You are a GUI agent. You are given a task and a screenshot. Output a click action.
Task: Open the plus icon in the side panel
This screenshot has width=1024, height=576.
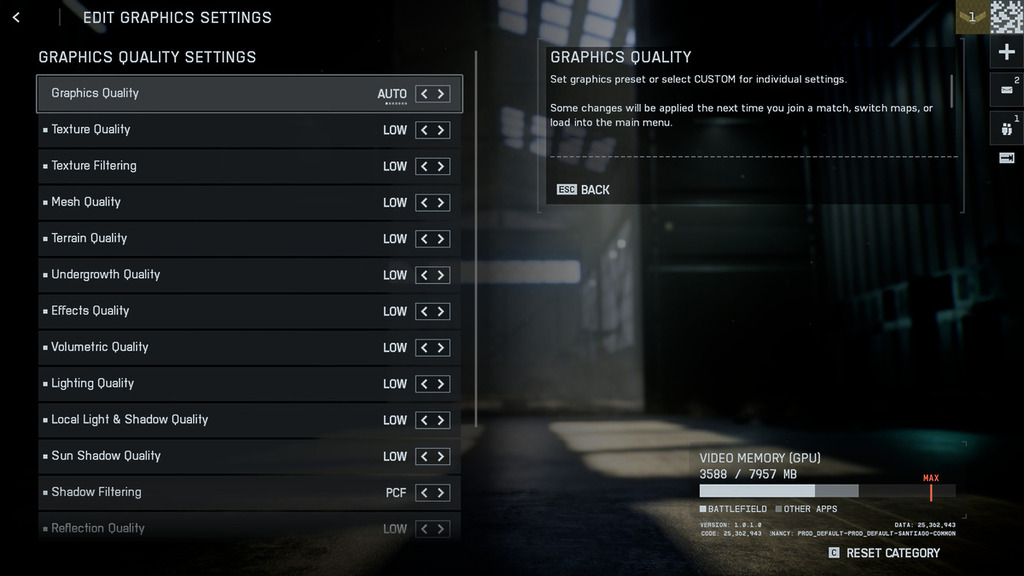pyautogui.click(x=1006, y=52)
